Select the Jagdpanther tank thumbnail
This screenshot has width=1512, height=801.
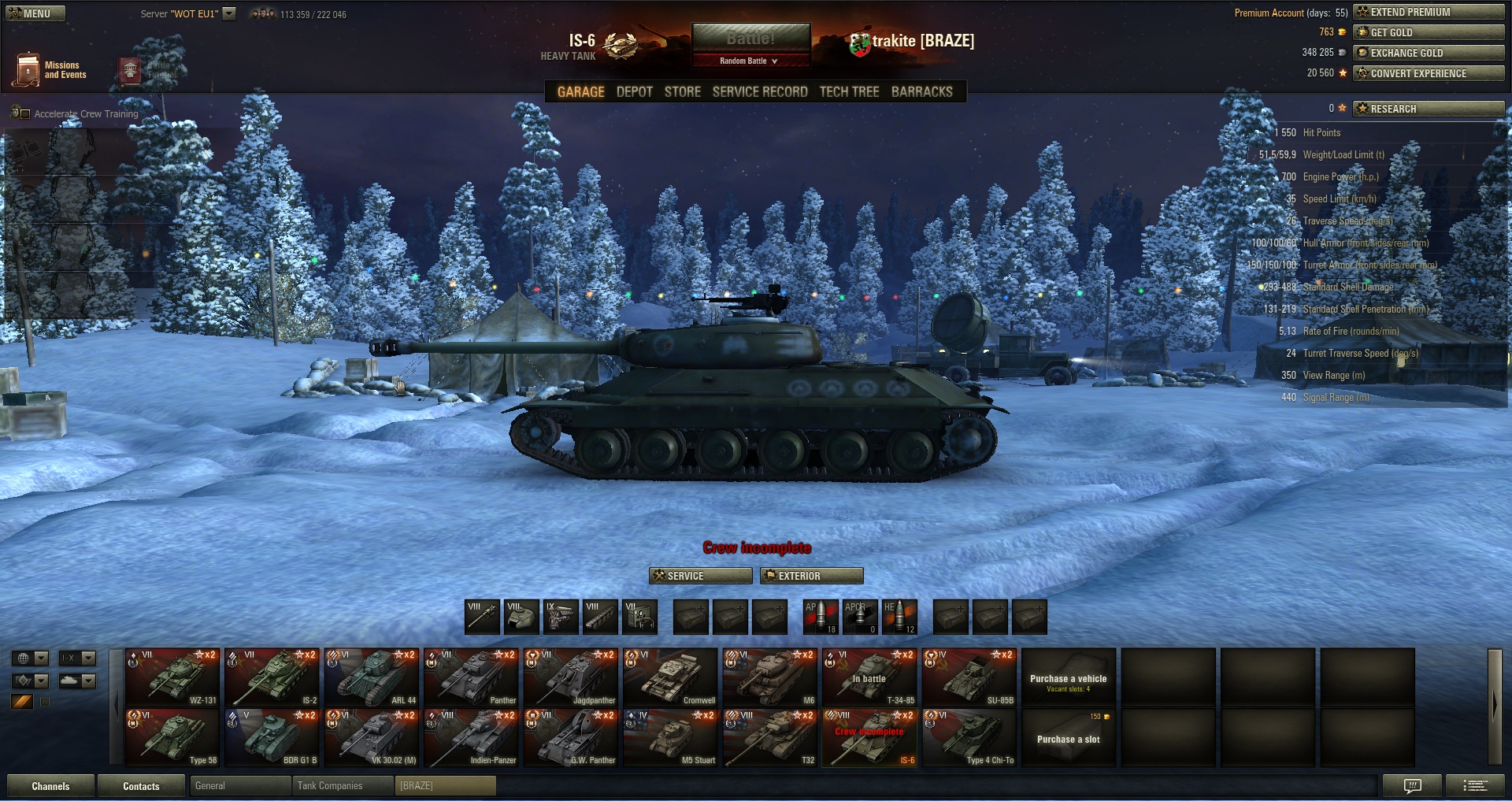click(x=570, y=677)
